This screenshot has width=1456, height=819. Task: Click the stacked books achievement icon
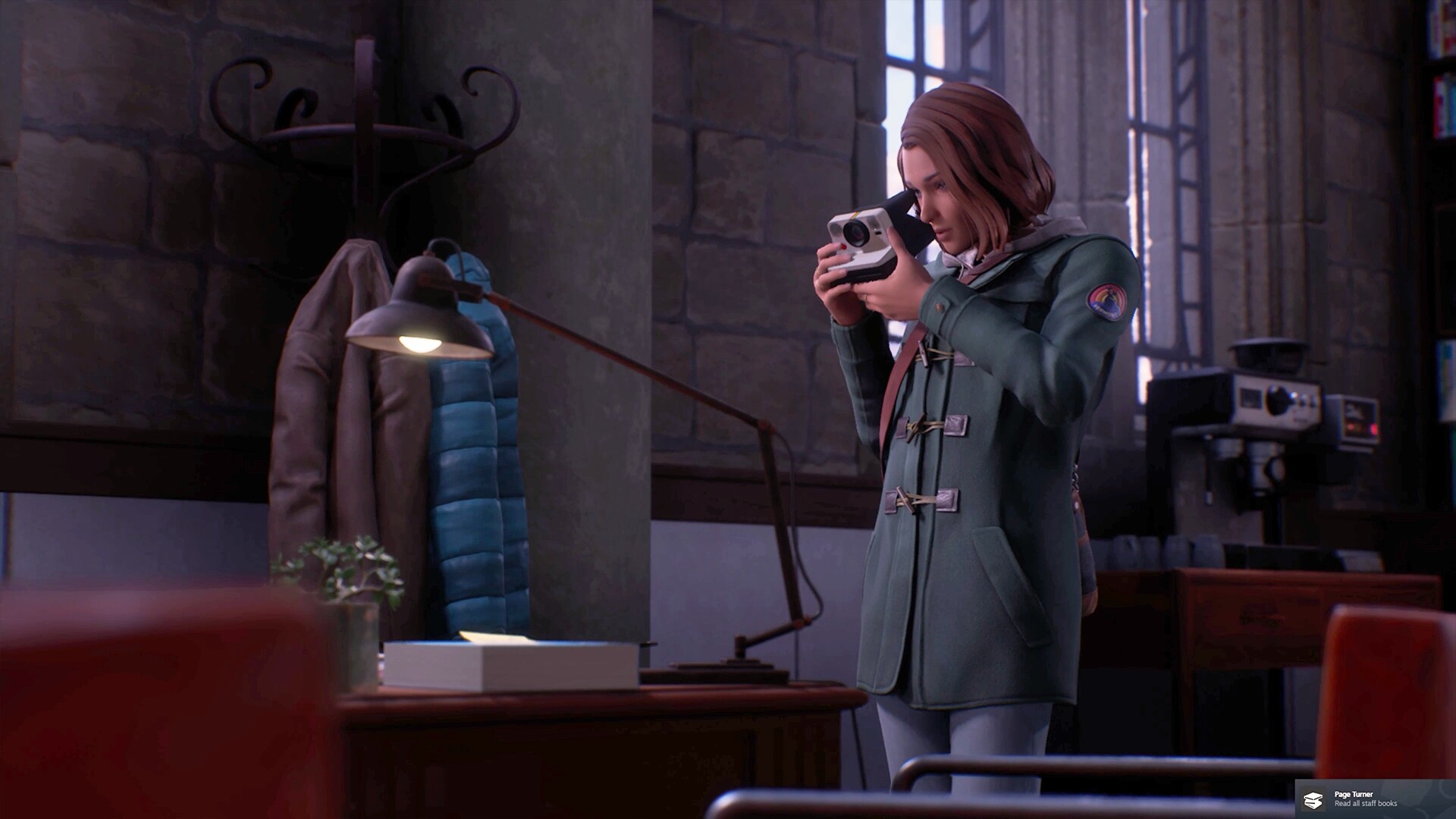1313,800
